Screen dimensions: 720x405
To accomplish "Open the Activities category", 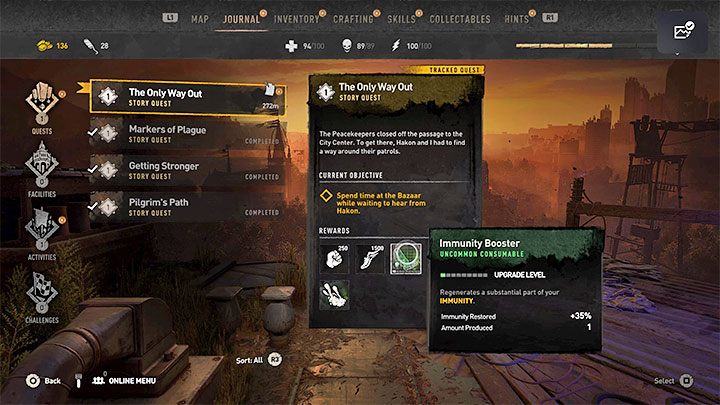I will tap(42, 234).
